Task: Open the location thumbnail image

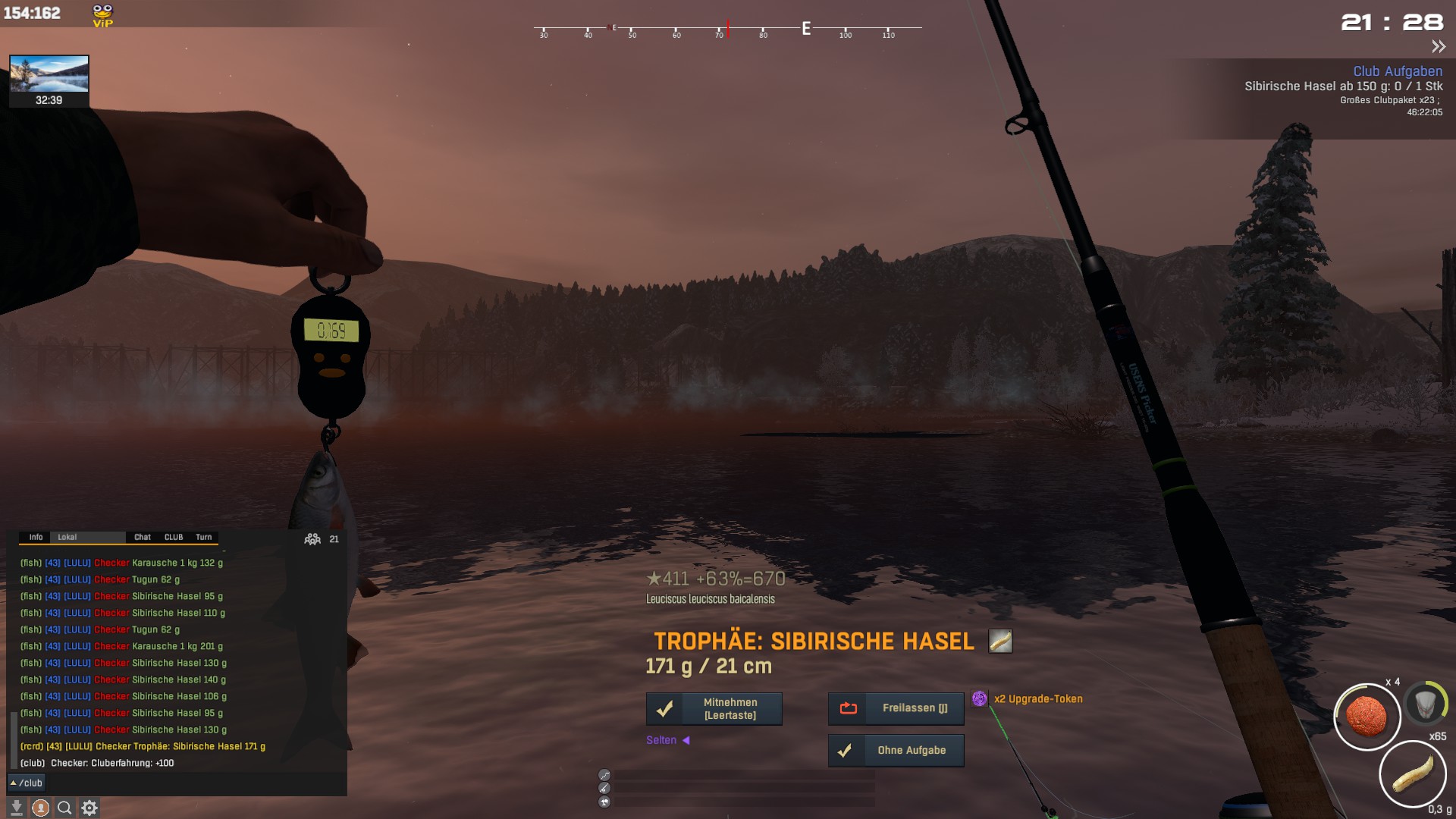Action: pos(49,74)
